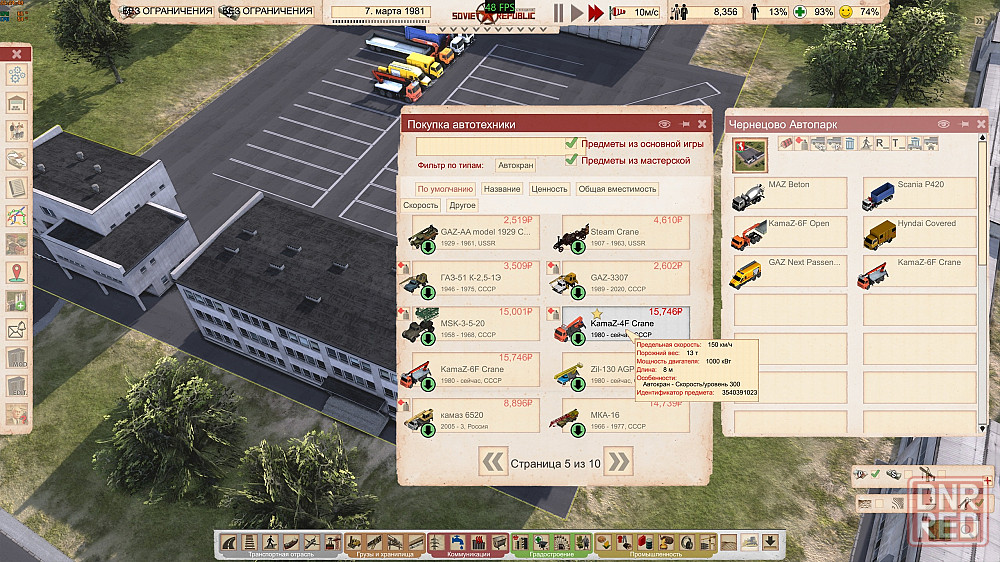This screenshot has width=1000, height=562.
Task: Select MAZ Beton in the depot list
Action: pos(790,193)
